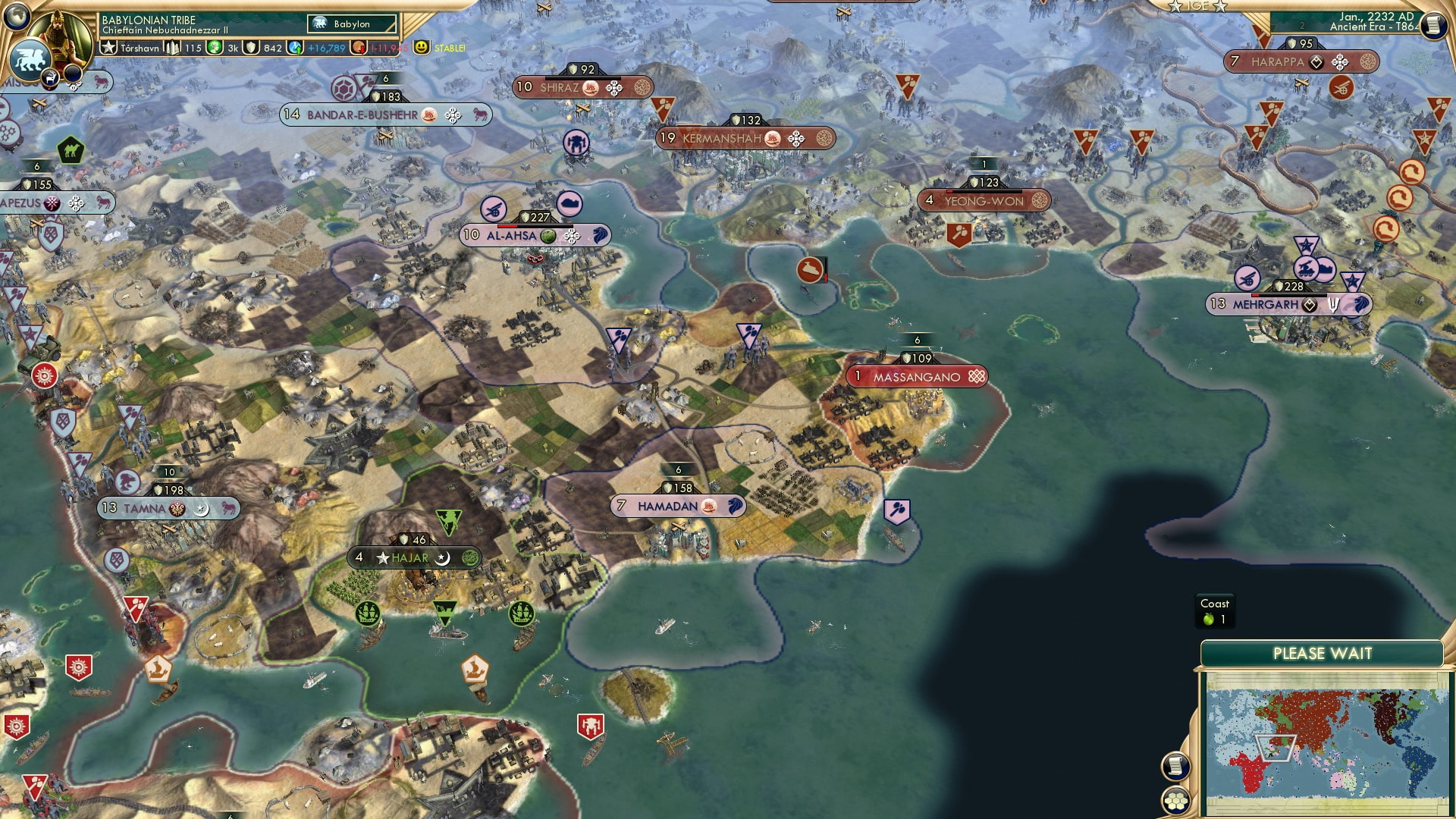
Task: Open the scroll log icon above the hex icon
Action: coord(1175,766)
